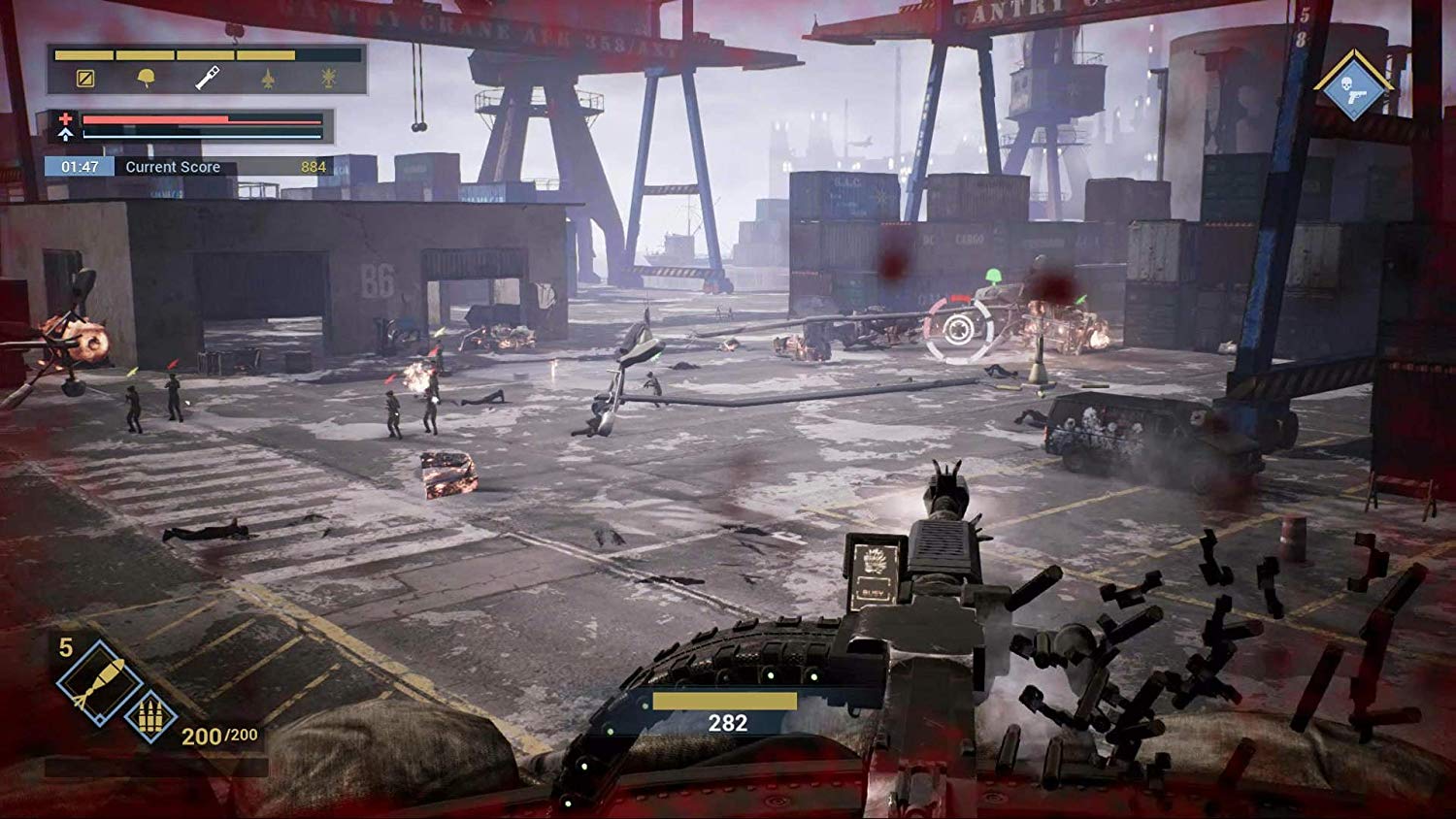Activate the flare stick streak icon
The height and width of the screenshot is (819, 1456).
207,78
